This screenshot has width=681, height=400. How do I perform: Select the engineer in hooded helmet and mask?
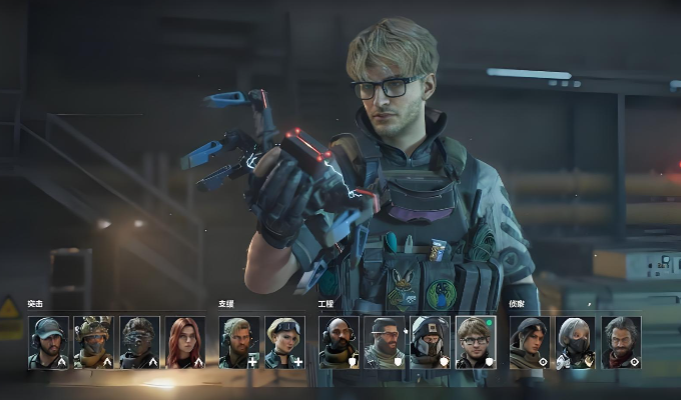(x=430, y=343)
